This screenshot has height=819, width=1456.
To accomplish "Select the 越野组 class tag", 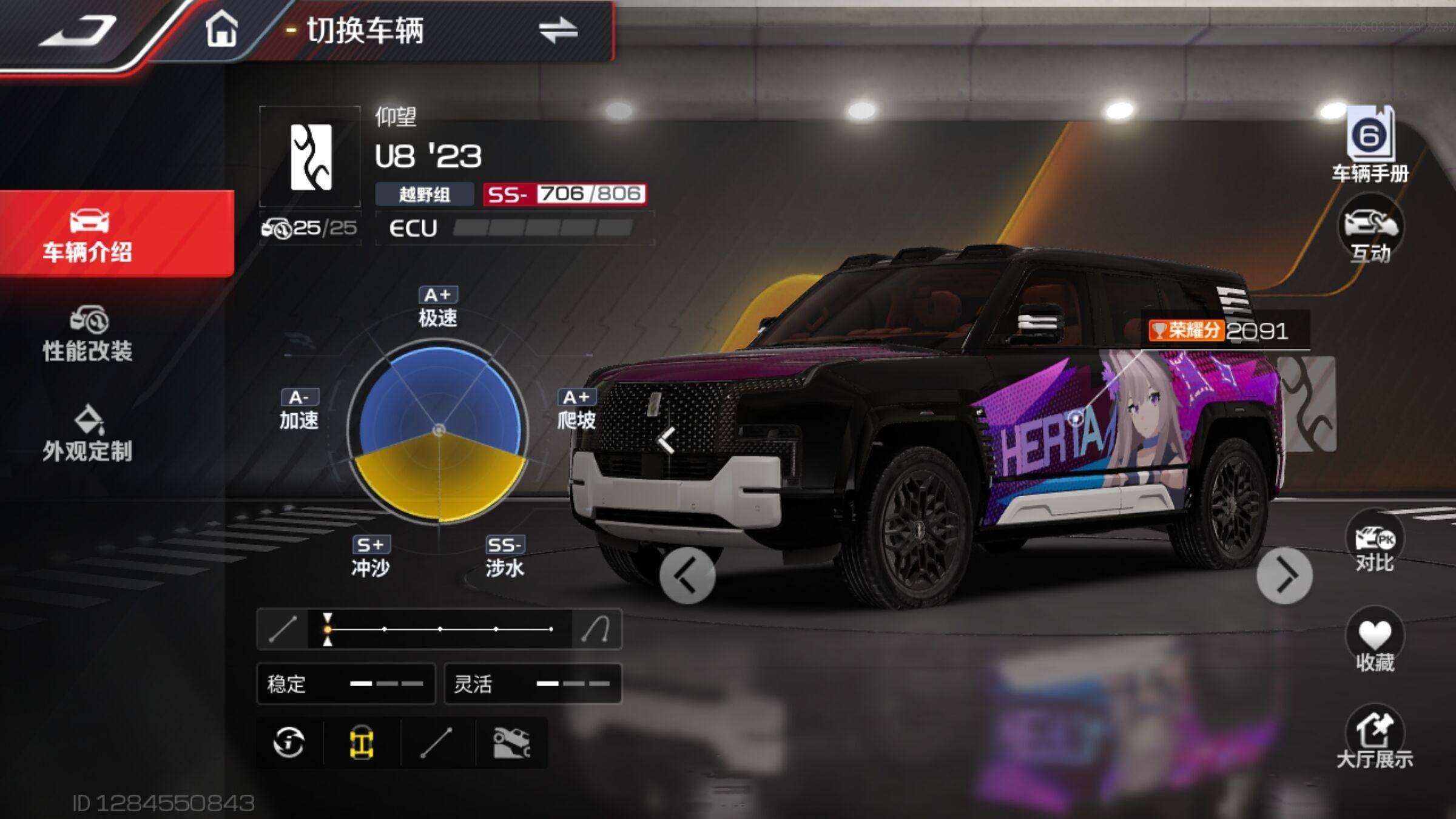I will coord(424,194).
